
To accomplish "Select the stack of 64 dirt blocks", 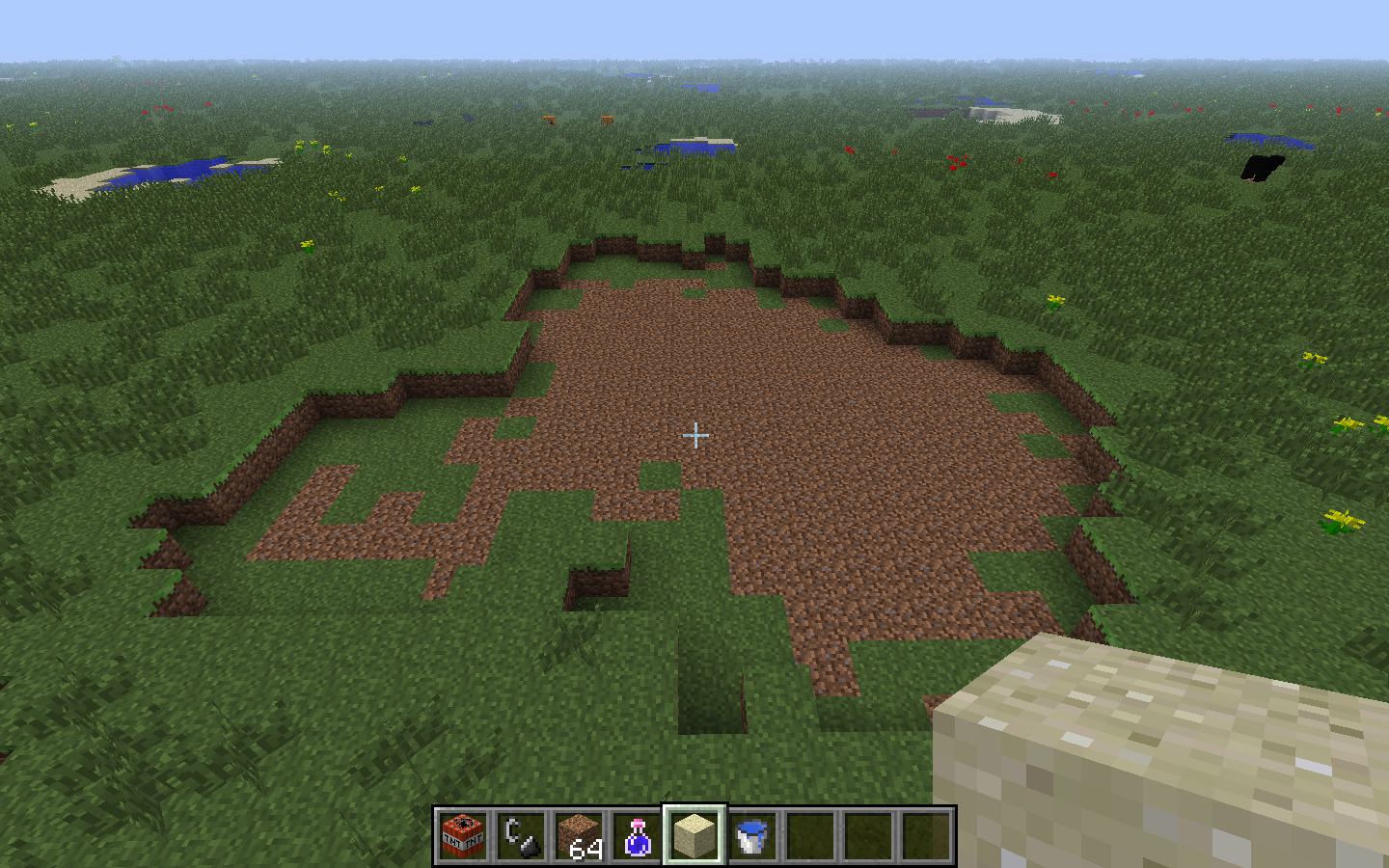I will (579, 837).
